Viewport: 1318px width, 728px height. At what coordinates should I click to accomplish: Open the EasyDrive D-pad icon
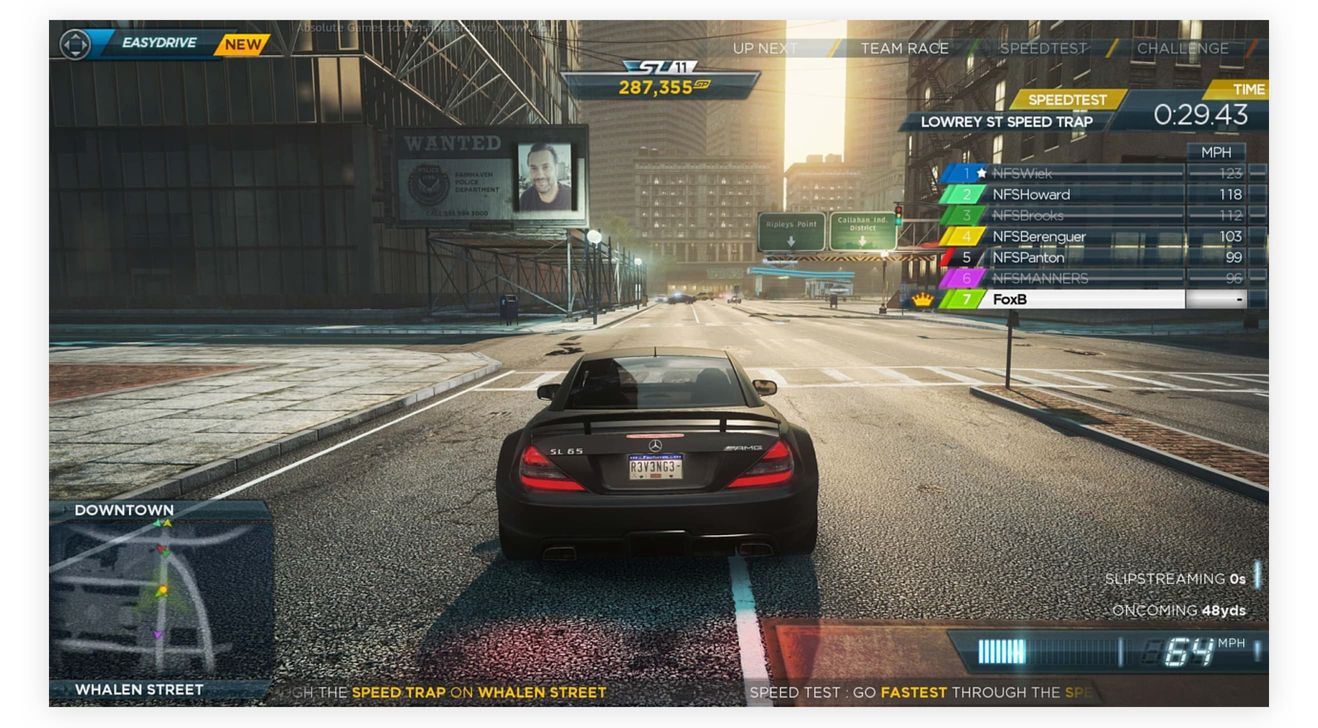click(x=74, y=43)
